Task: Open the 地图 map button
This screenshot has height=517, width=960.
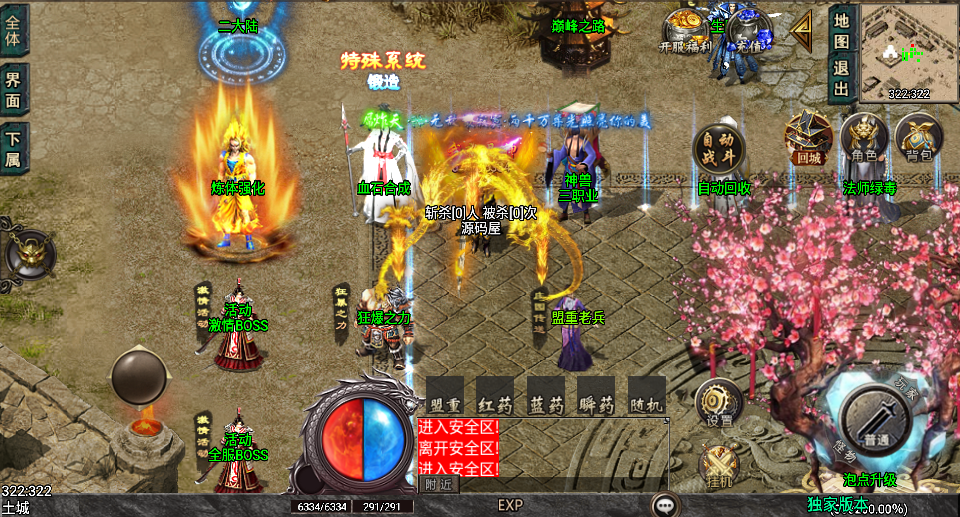Action: pyautogui.click(x=842, y=30)
